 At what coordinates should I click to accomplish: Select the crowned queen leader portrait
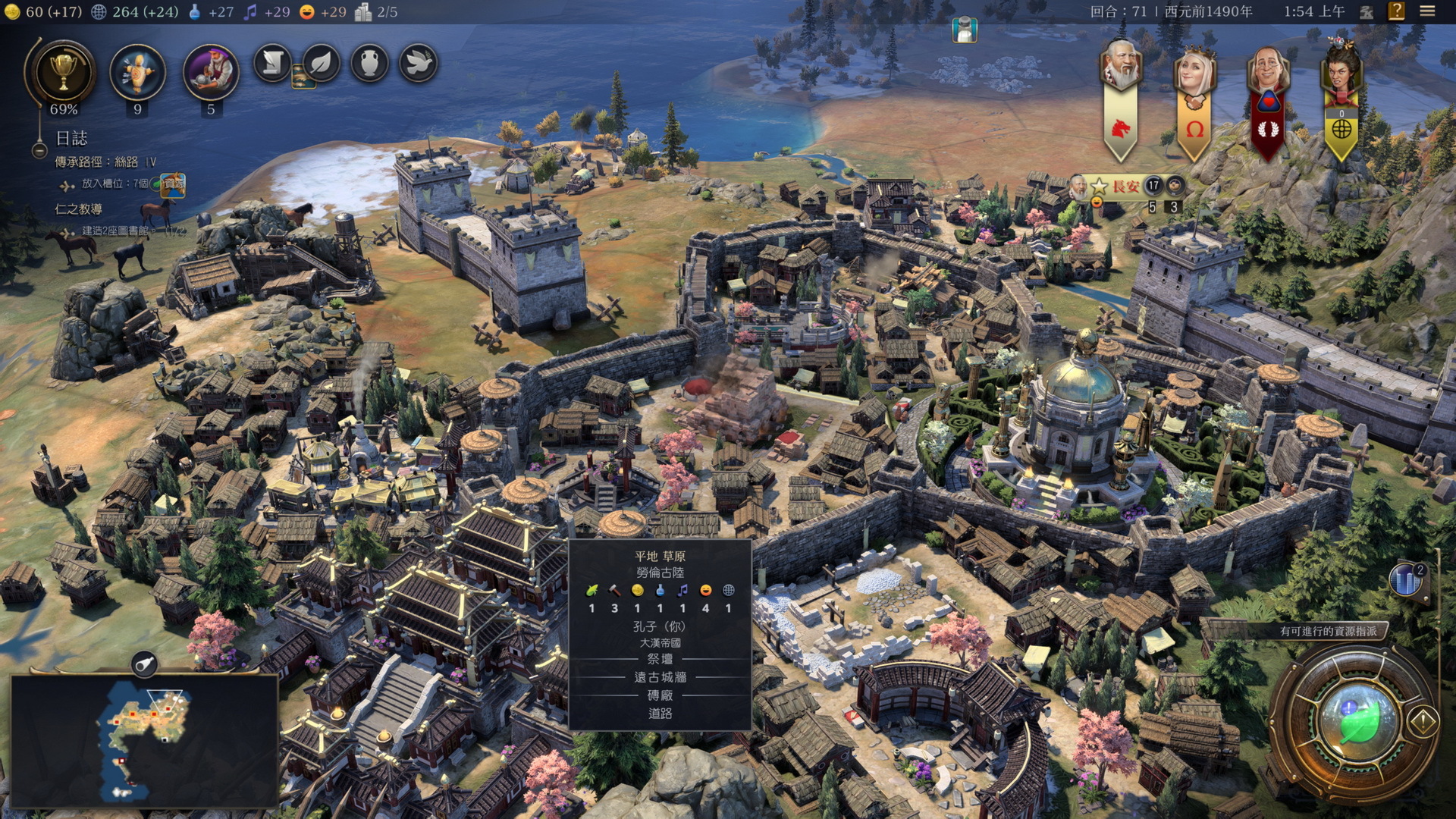click(1194, 74)
